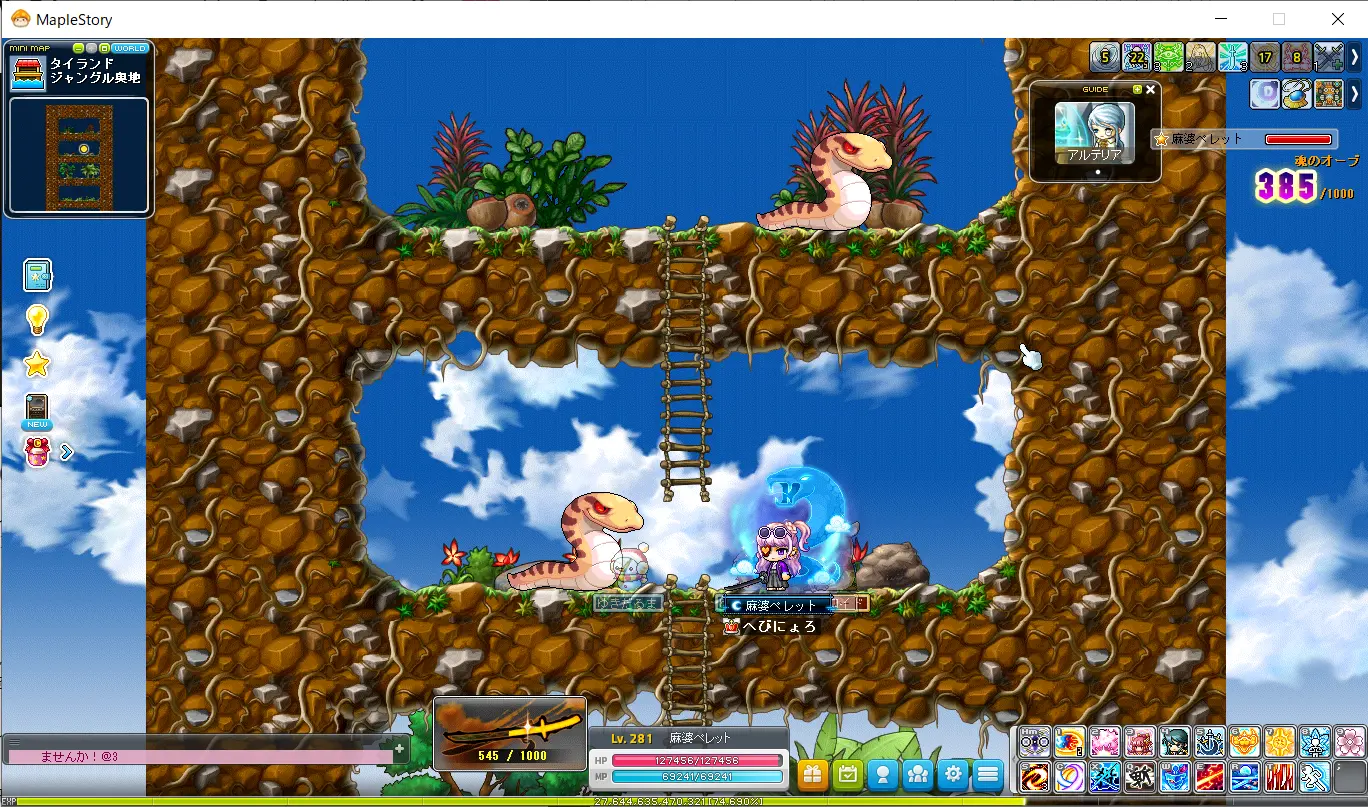Open the blue notebook icon on the left
1368x807 pixels.
pos(37,274)
